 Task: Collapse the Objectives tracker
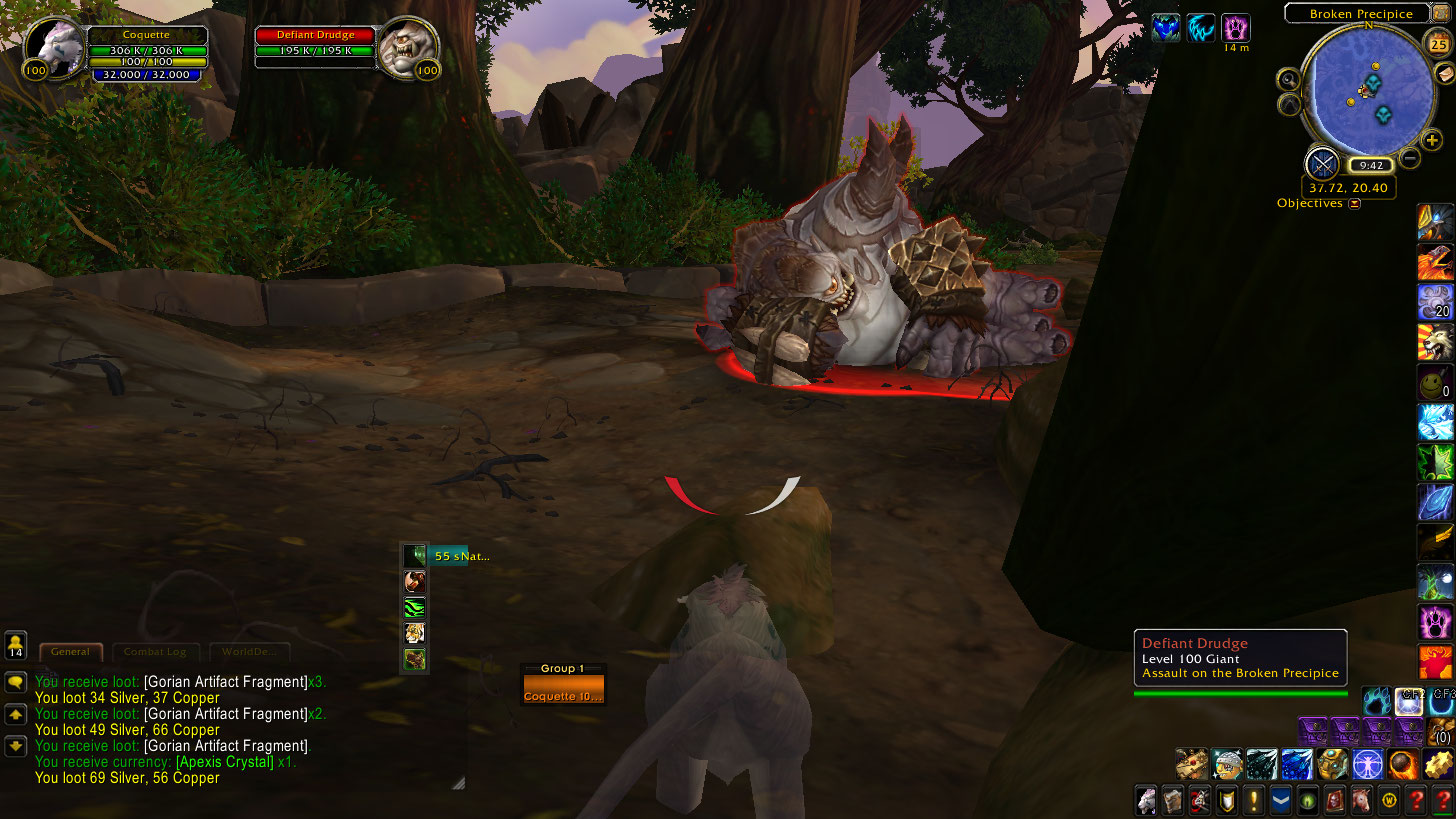pyautogui.click(x=1355, y=204)
